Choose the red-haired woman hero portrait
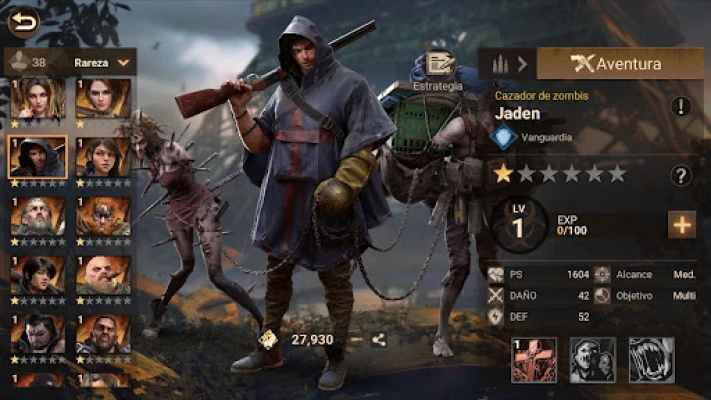The image size is (711, 400). click(x=38, y=98)
